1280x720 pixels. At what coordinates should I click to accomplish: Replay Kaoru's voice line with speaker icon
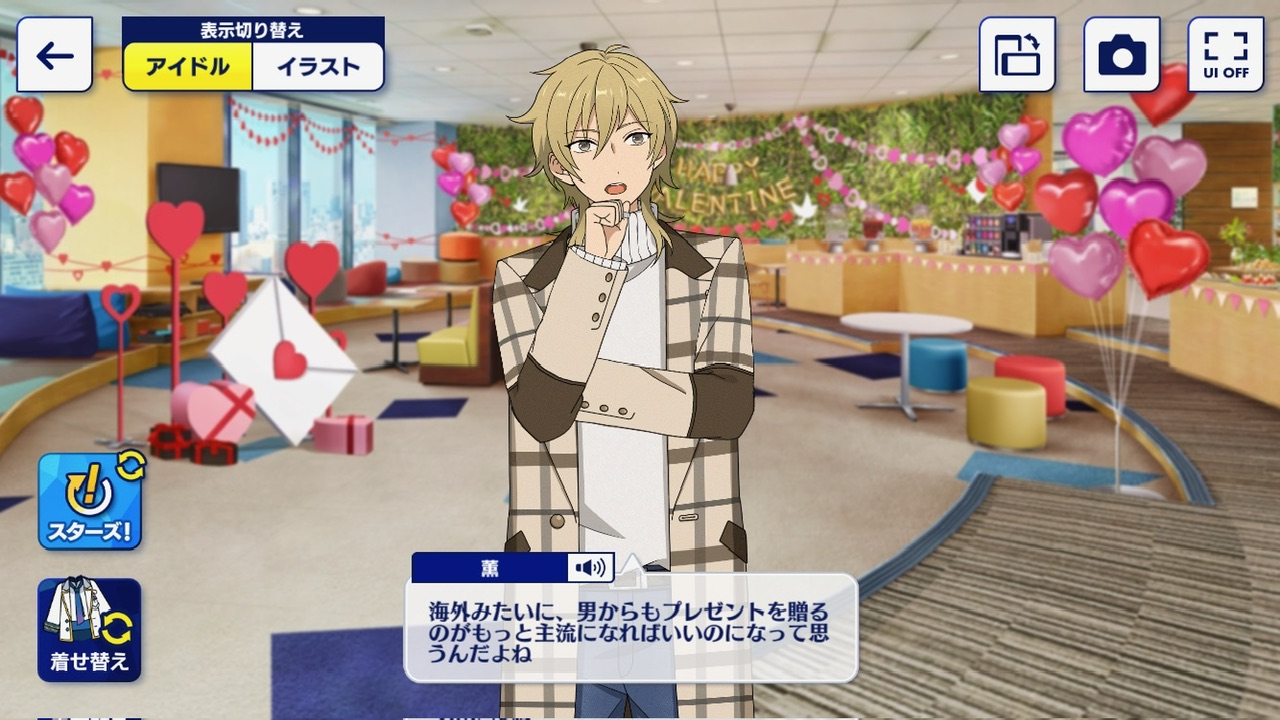click(x=590, y=568)
